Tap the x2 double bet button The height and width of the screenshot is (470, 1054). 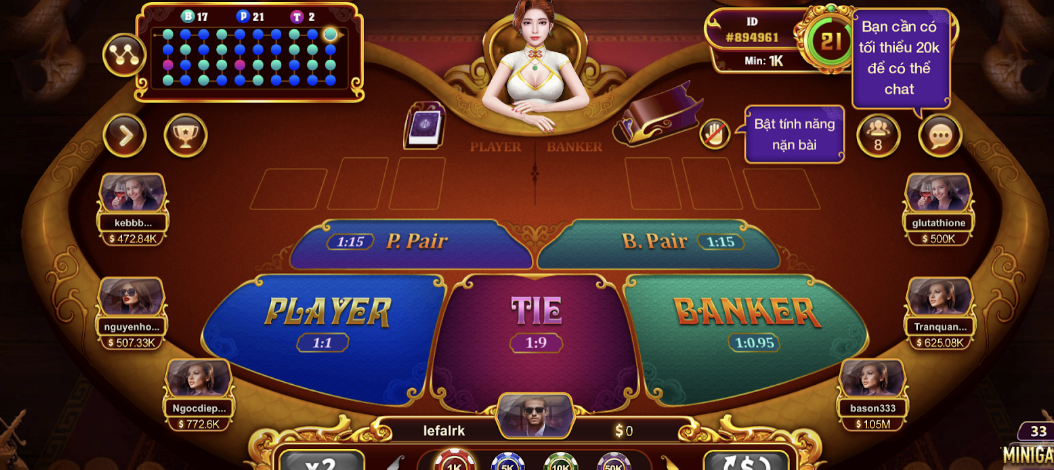321,462
